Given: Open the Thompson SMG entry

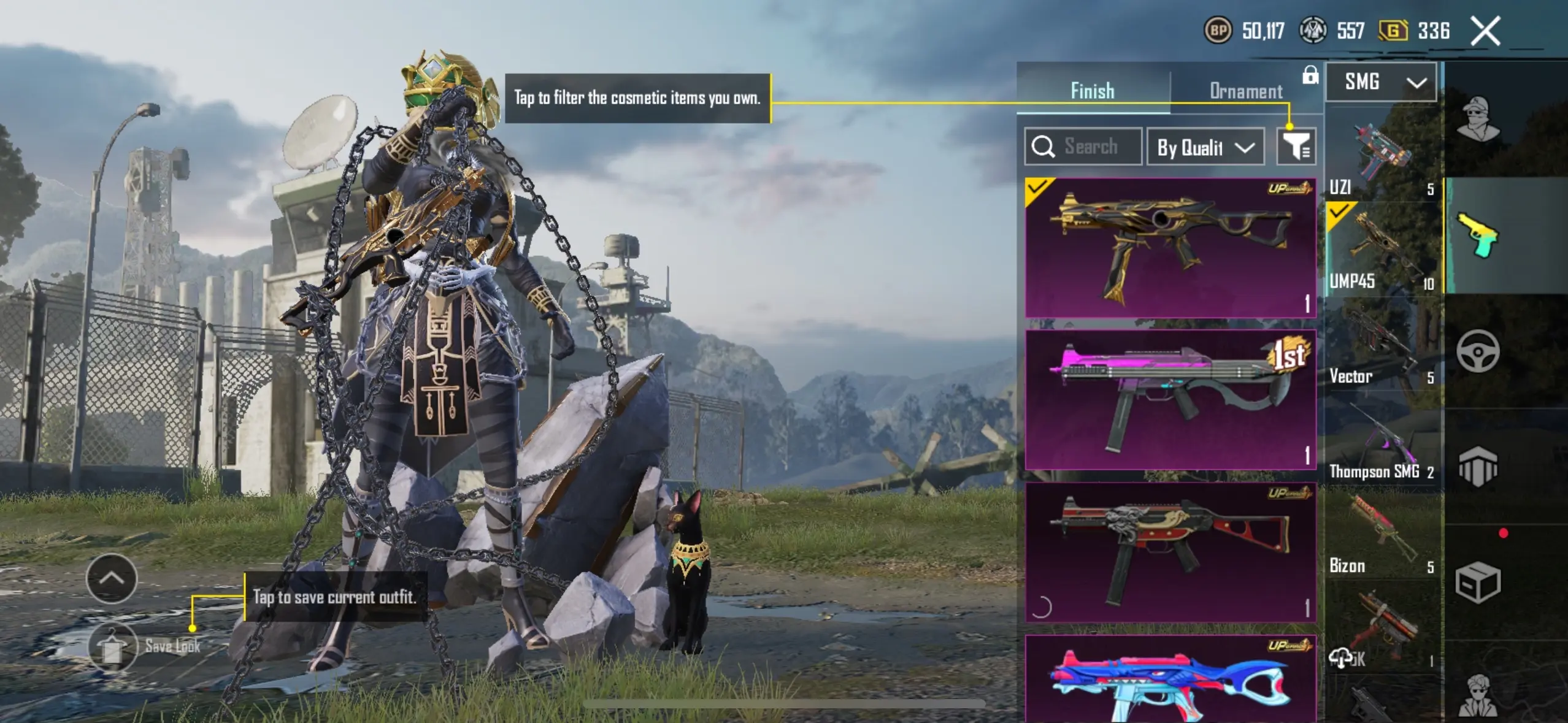Looking at the screenshot, I should point(1382,443).
